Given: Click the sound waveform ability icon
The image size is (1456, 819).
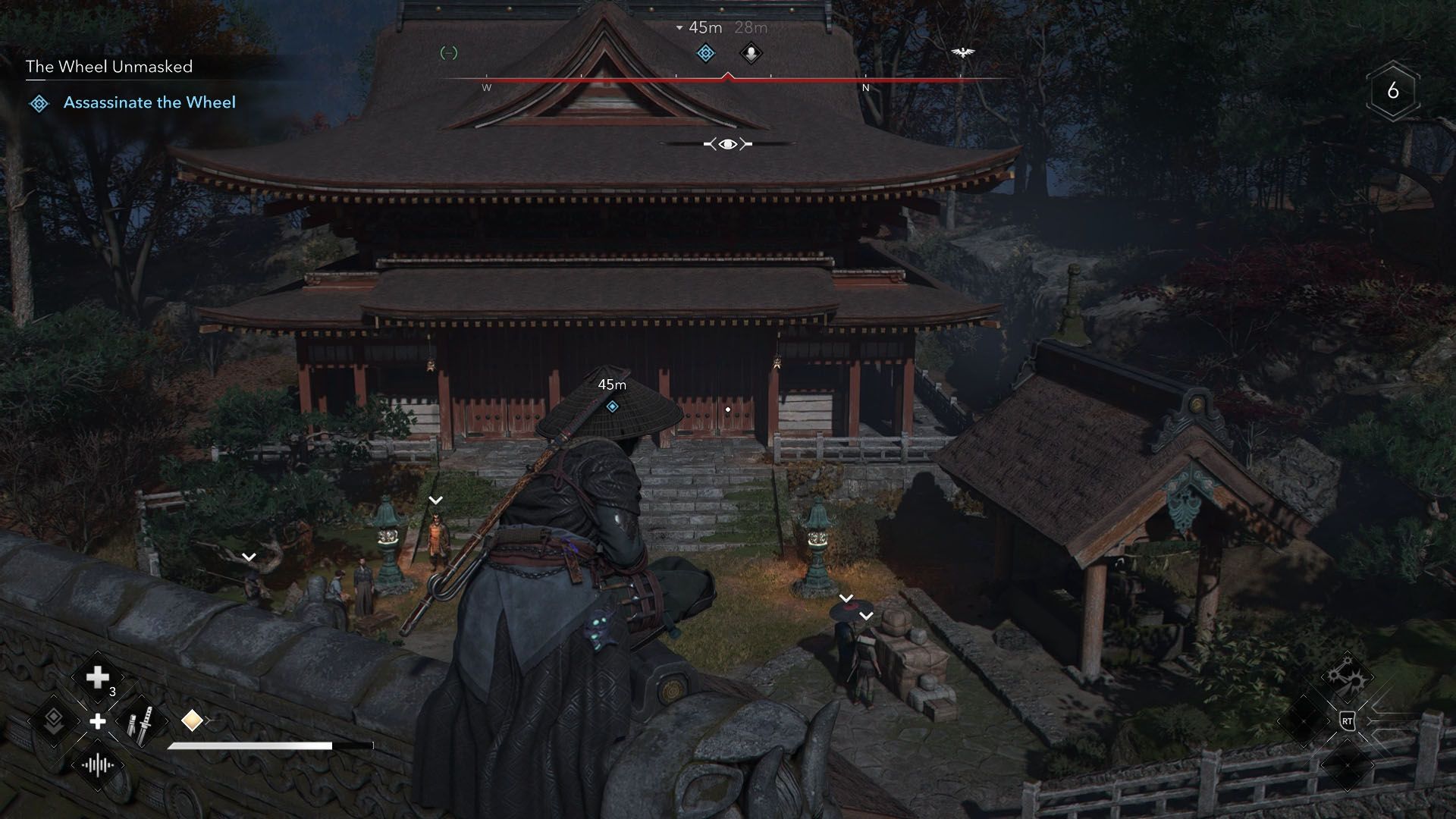Looking at the screenshot, I should pyautogui.click(x=97, y=764).
